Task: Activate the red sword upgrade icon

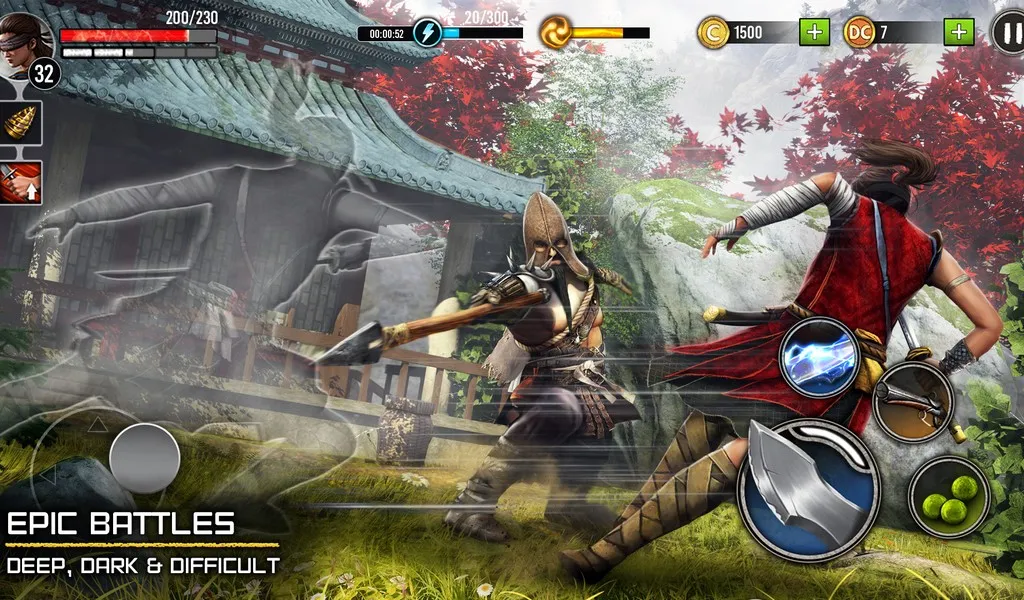Action: pos(21,183)
